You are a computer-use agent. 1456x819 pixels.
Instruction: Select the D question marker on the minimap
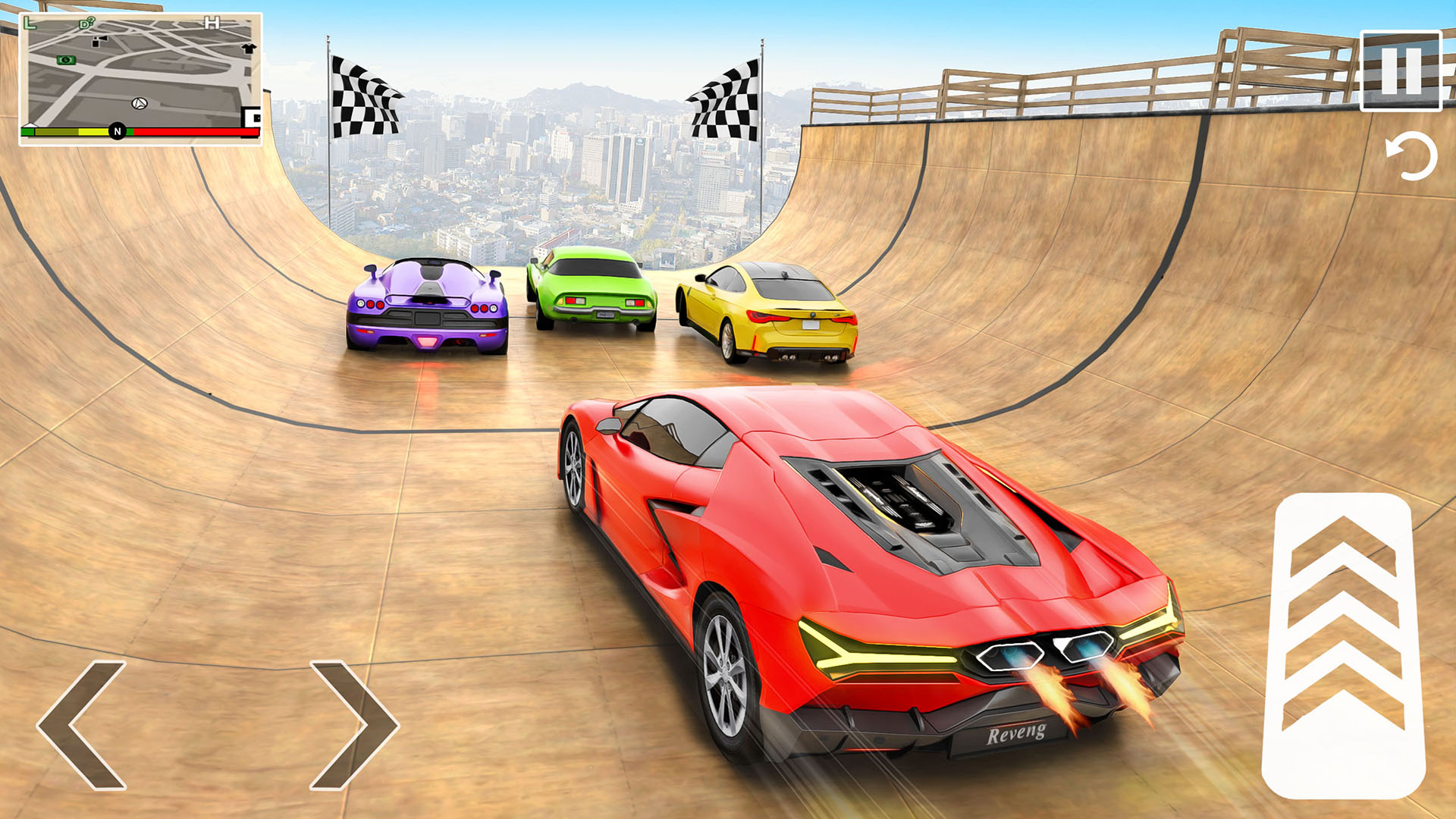point(86,23)
